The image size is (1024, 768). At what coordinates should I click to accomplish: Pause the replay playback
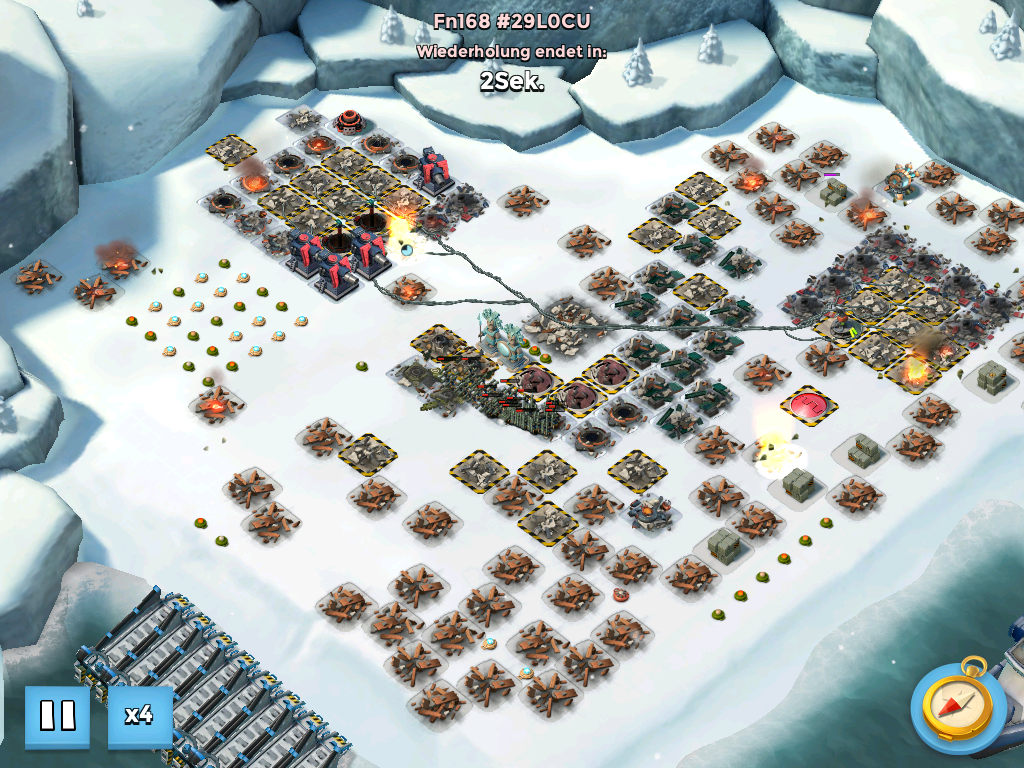(x=57, y=716)
